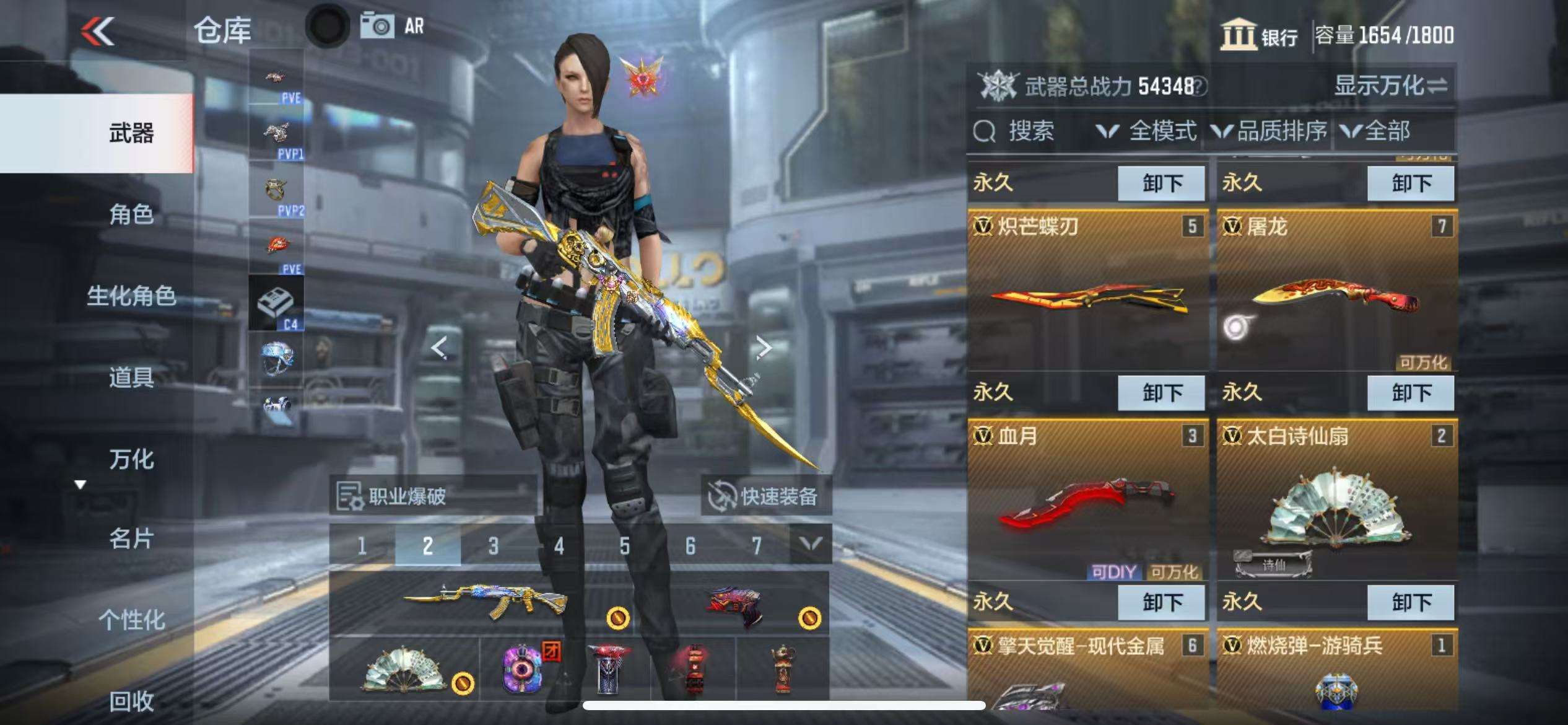Image resolution: width=1568 pixels, height=725 pixels.
Task: Open the 名片 name card tab
Action: (x=131, y=538)
